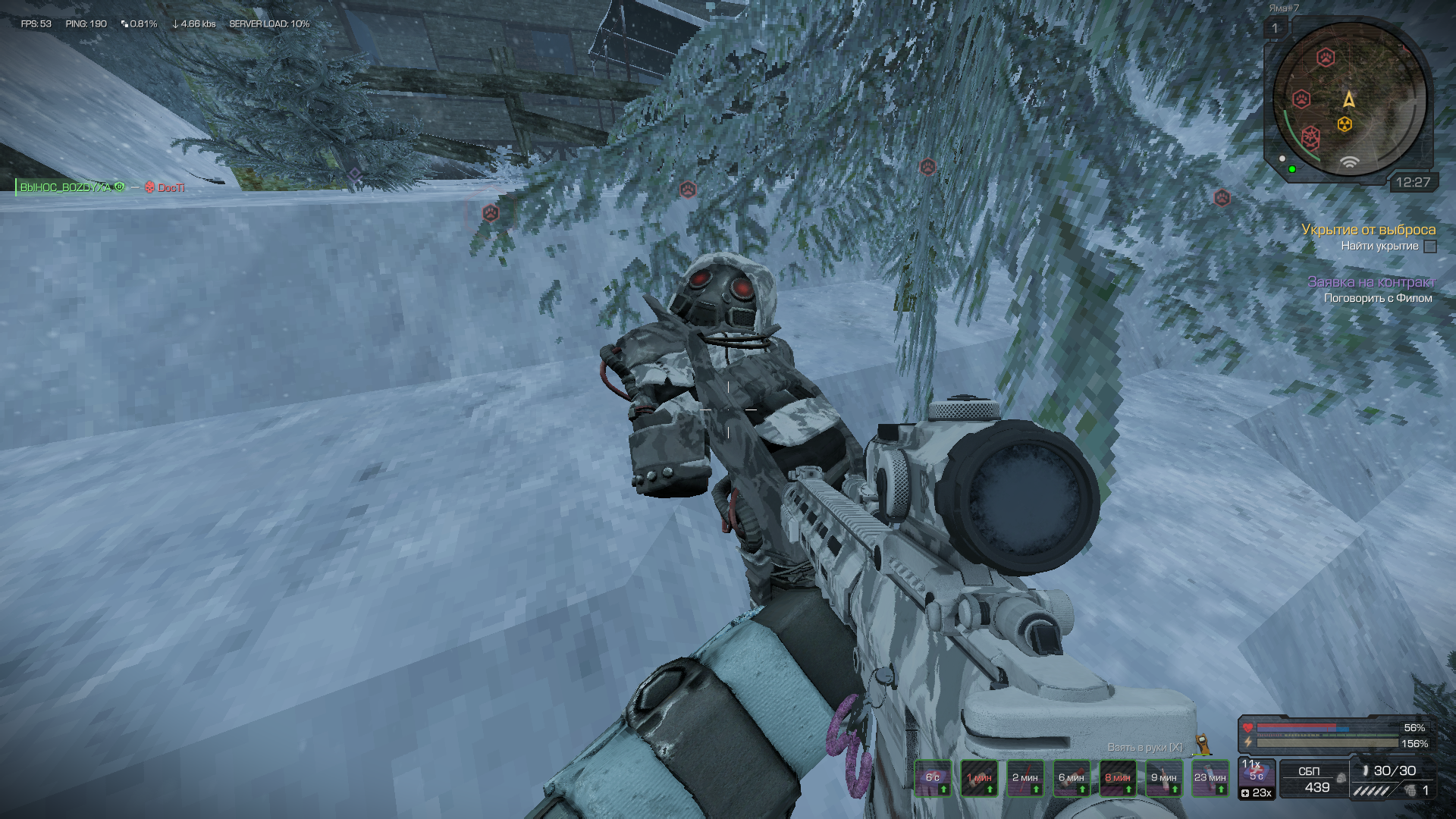This screenshot has width=1456, height=819.
Task: Select the buff icon showing 6 с
Action: (933, 778)
